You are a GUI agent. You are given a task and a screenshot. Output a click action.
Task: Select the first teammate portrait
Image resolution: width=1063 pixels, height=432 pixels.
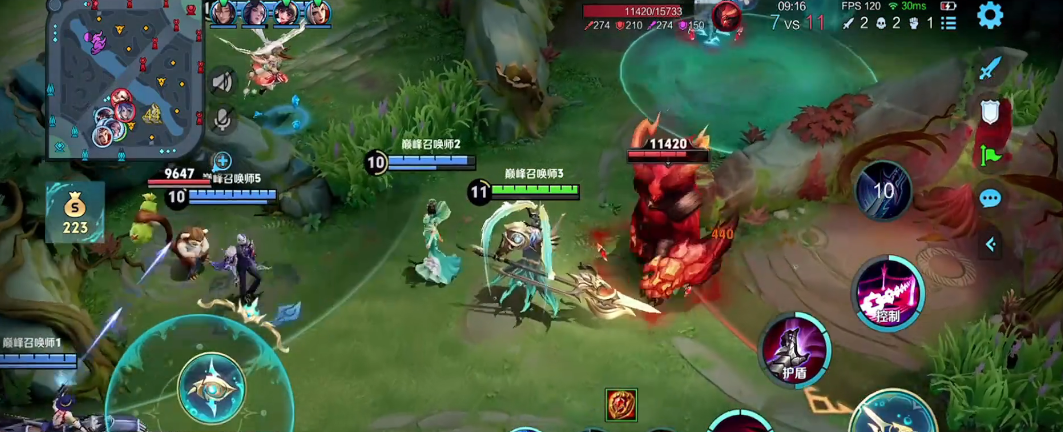pos(222,13)
